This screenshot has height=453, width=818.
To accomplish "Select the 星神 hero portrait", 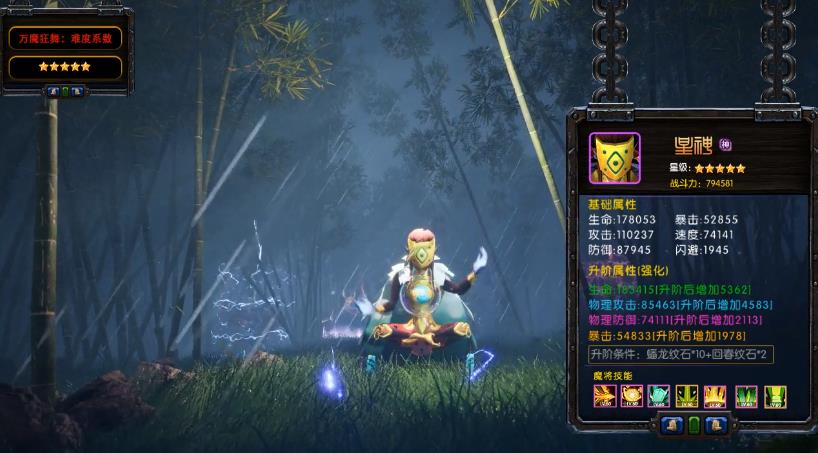I will tap(614, 158).
